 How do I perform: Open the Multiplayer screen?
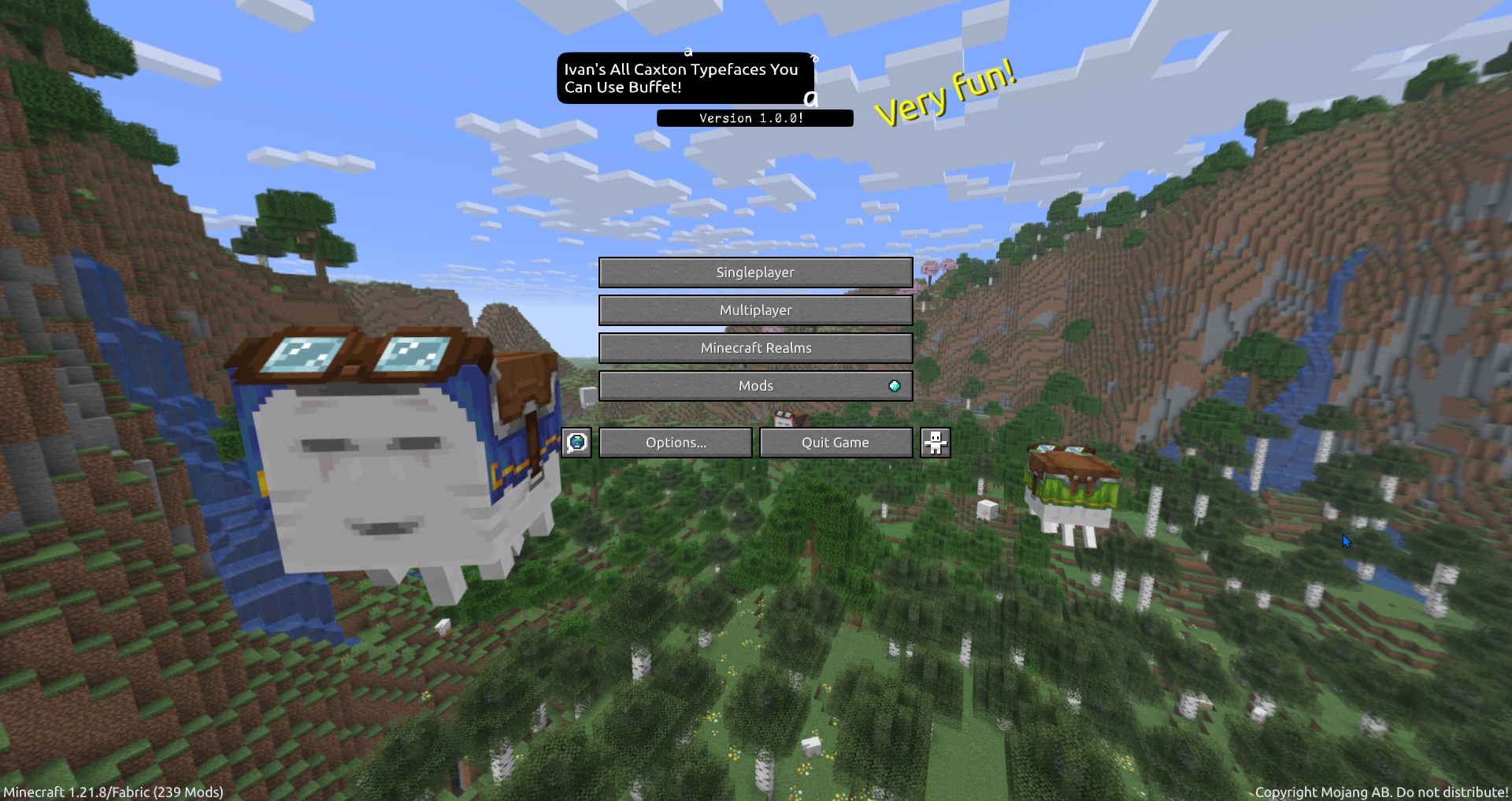tap(755, 310)
